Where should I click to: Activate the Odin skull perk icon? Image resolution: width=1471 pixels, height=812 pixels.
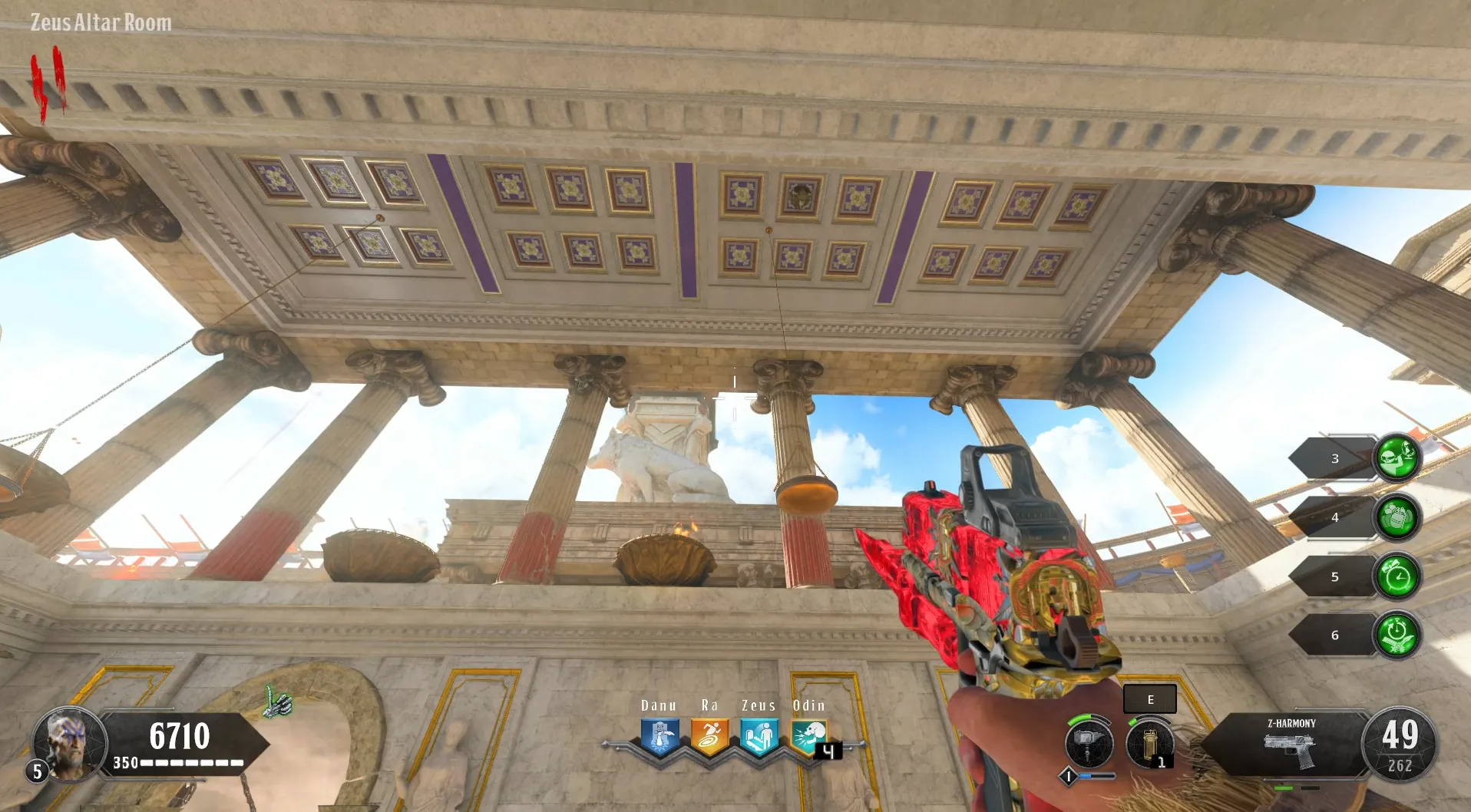click(808, 737)
